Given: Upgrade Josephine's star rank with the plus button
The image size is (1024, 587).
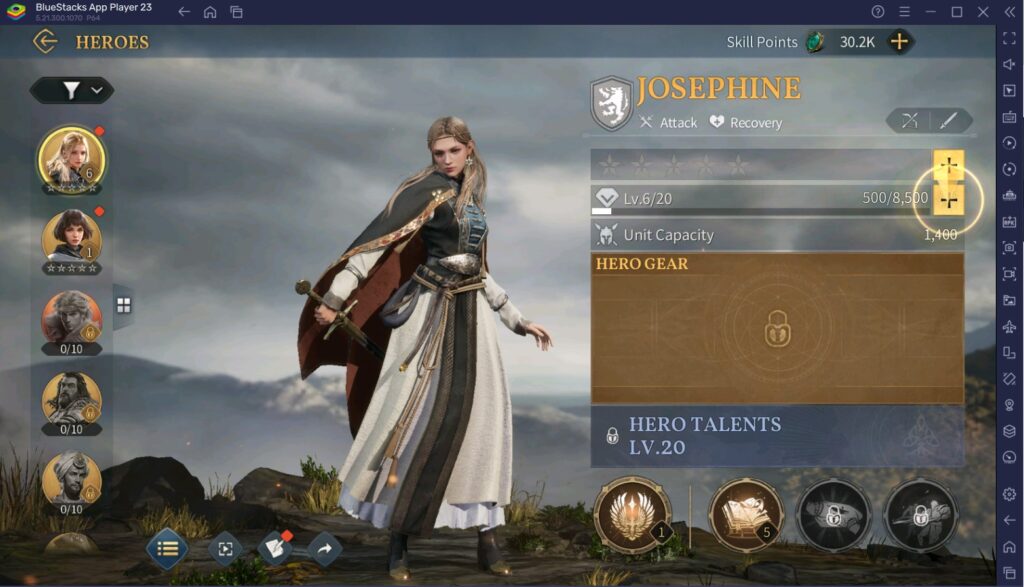Looking at the screenshot, I should point(948,165).
